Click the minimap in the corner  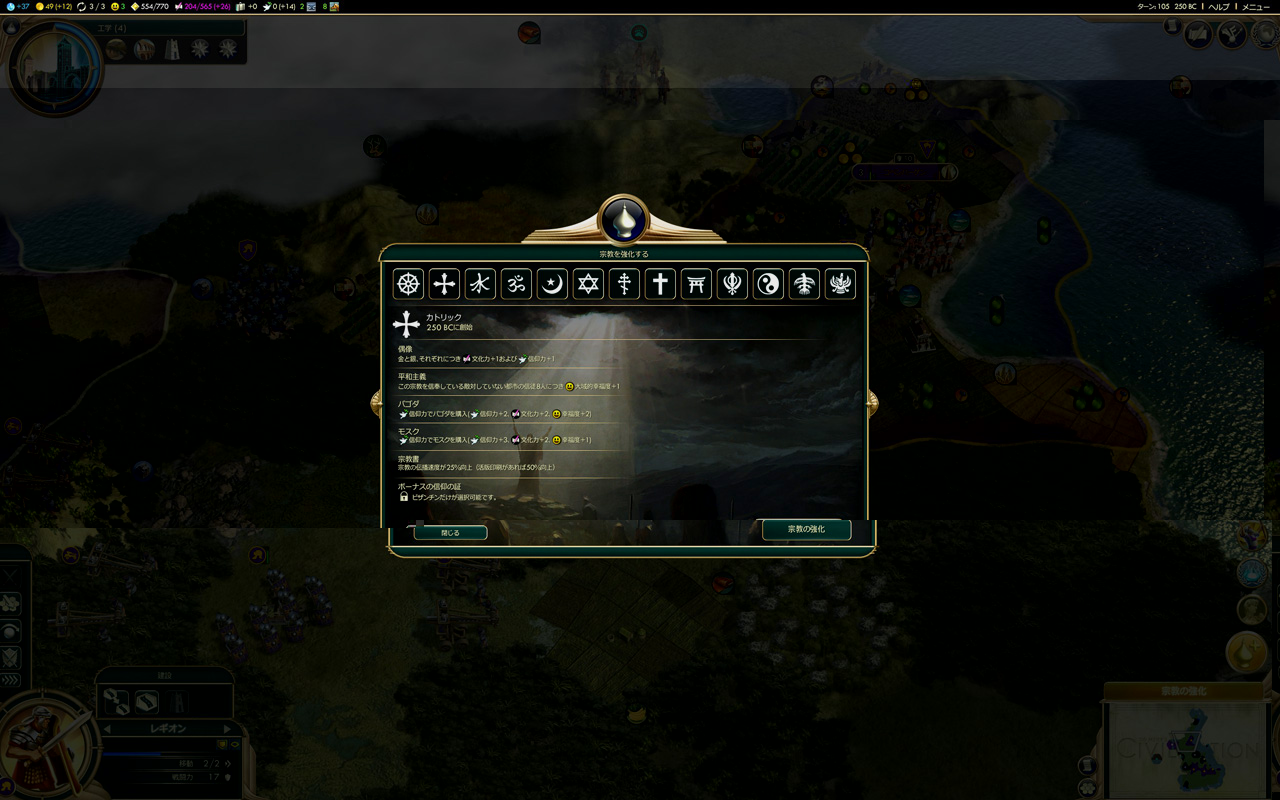pyautogui.click(x=1187, y=747)
